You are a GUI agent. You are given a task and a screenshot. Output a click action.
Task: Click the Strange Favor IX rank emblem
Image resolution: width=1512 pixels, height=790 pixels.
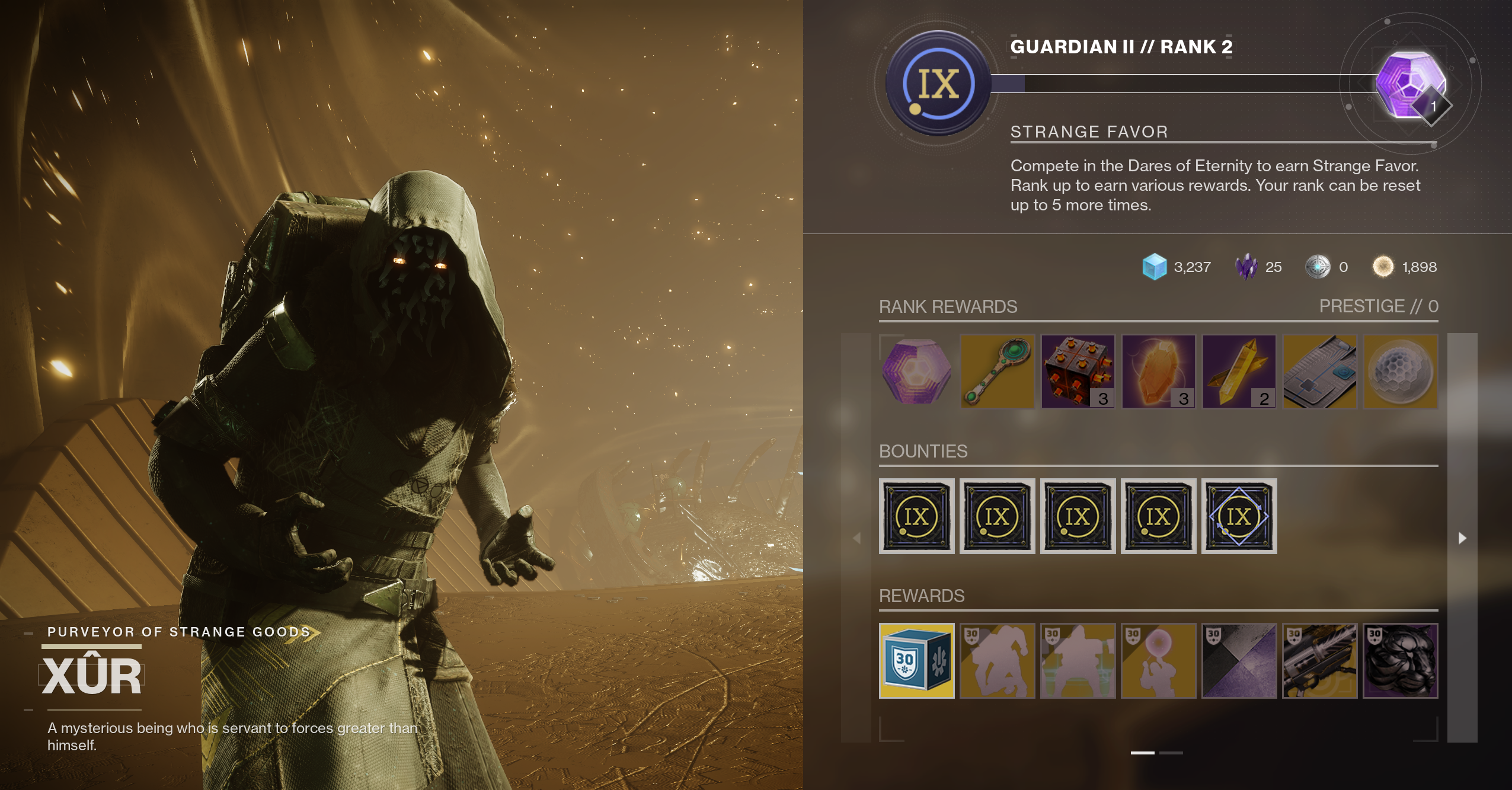938,84
